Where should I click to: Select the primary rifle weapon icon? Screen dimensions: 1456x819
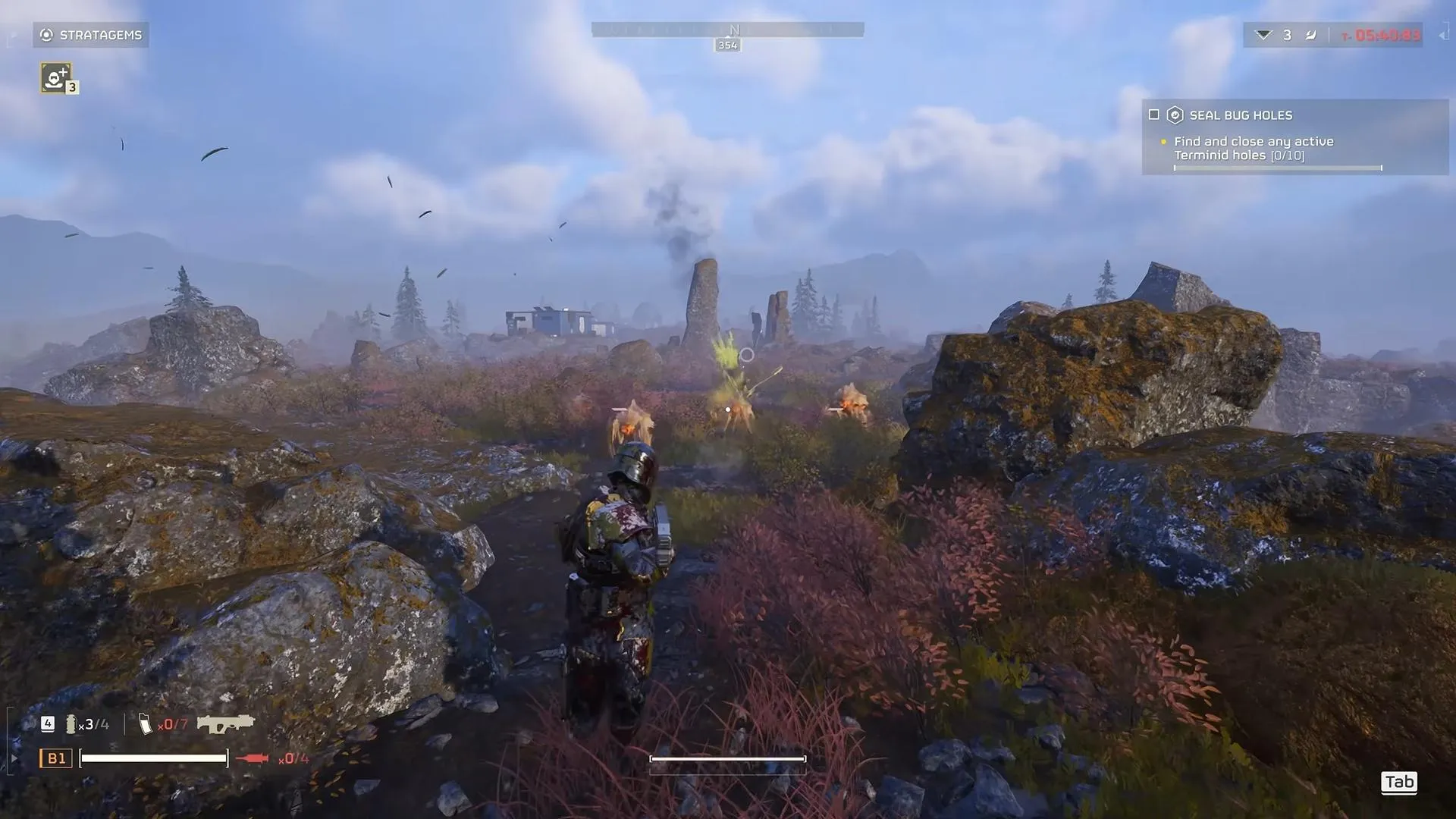click(x=225, y=723)
